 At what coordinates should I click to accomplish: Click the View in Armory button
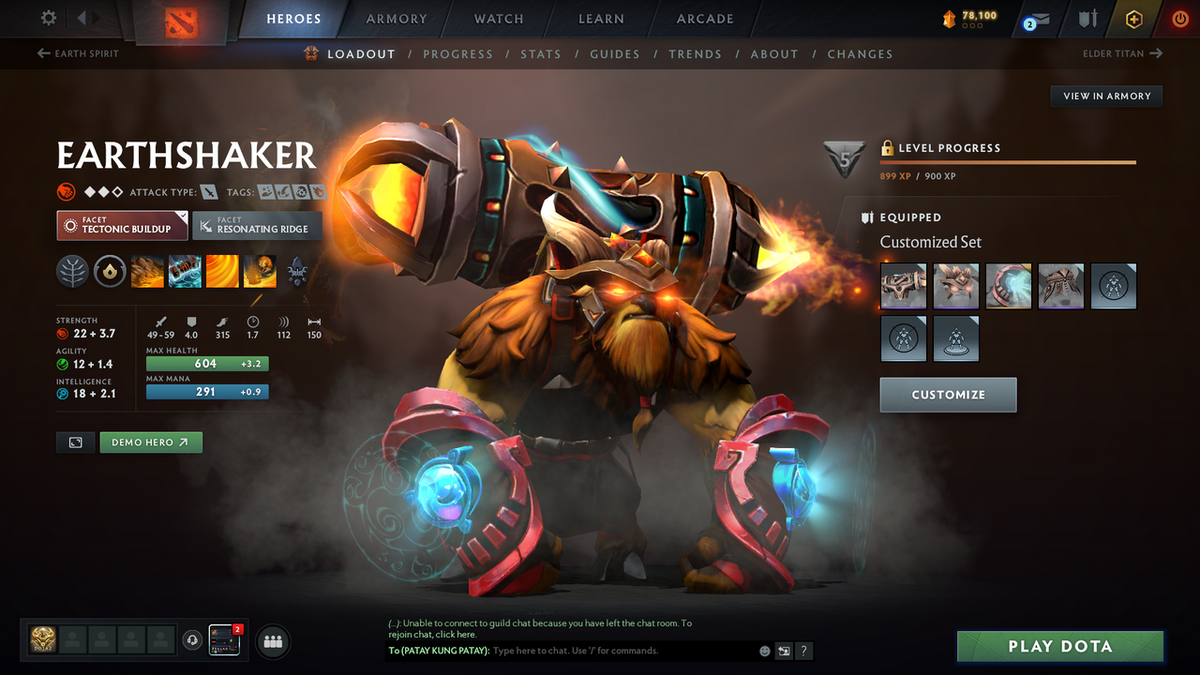1106,96
